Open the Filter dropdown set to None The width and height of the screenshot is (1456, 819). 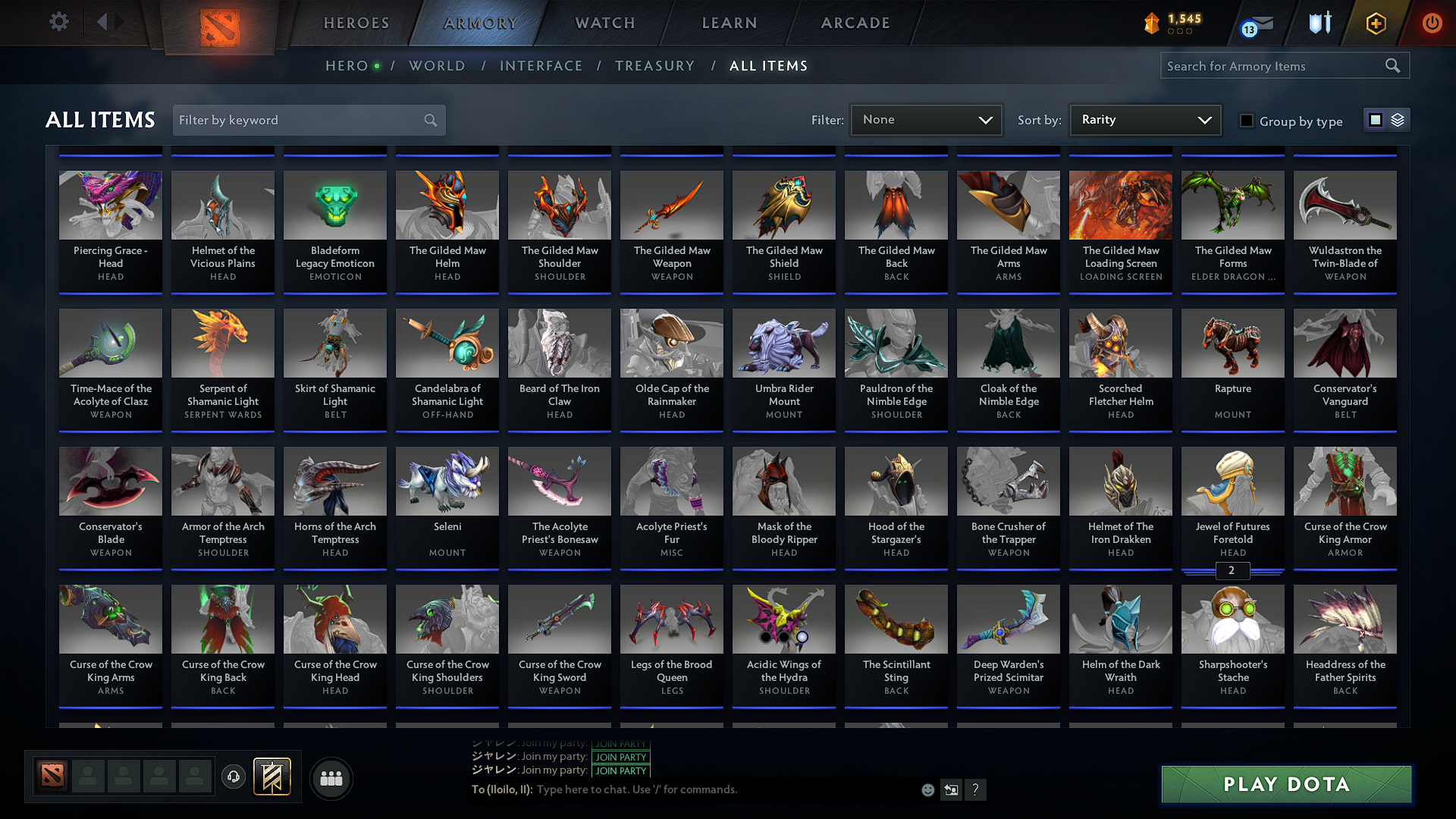(x=925, y=119)
